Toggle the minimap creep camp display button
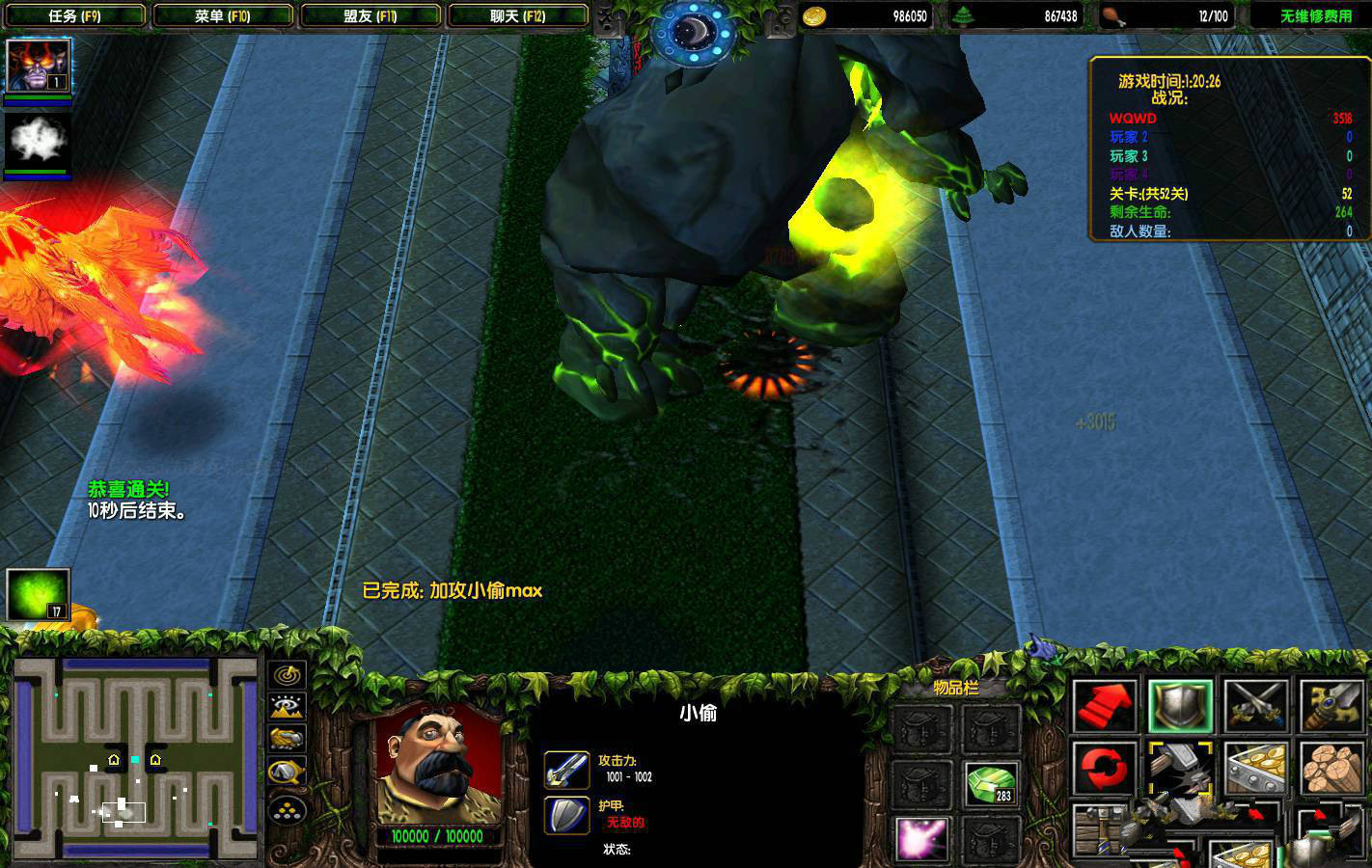Screen dimensions: 1372x868 288,772
